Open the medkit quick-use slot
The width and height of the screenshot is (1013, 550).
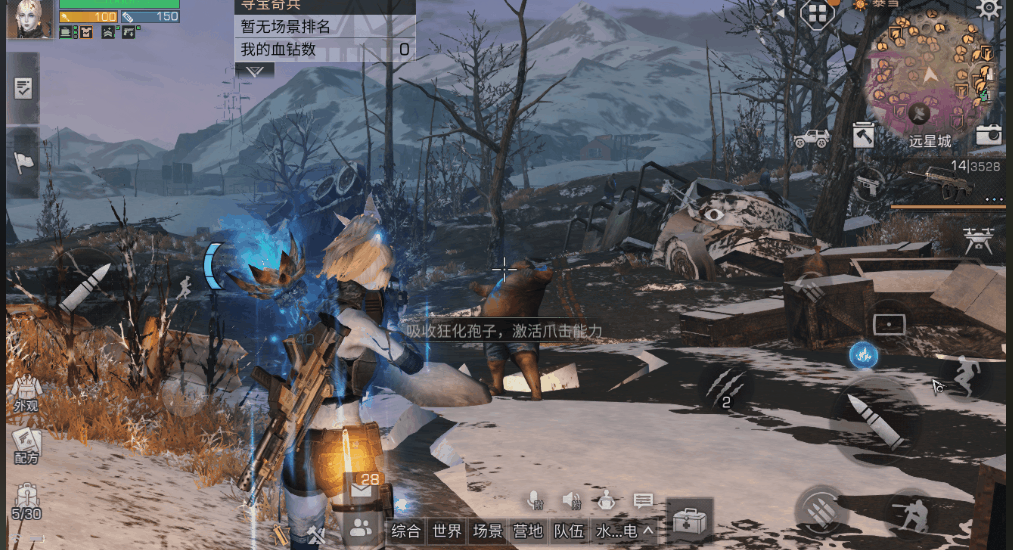(x=689, y=521)
